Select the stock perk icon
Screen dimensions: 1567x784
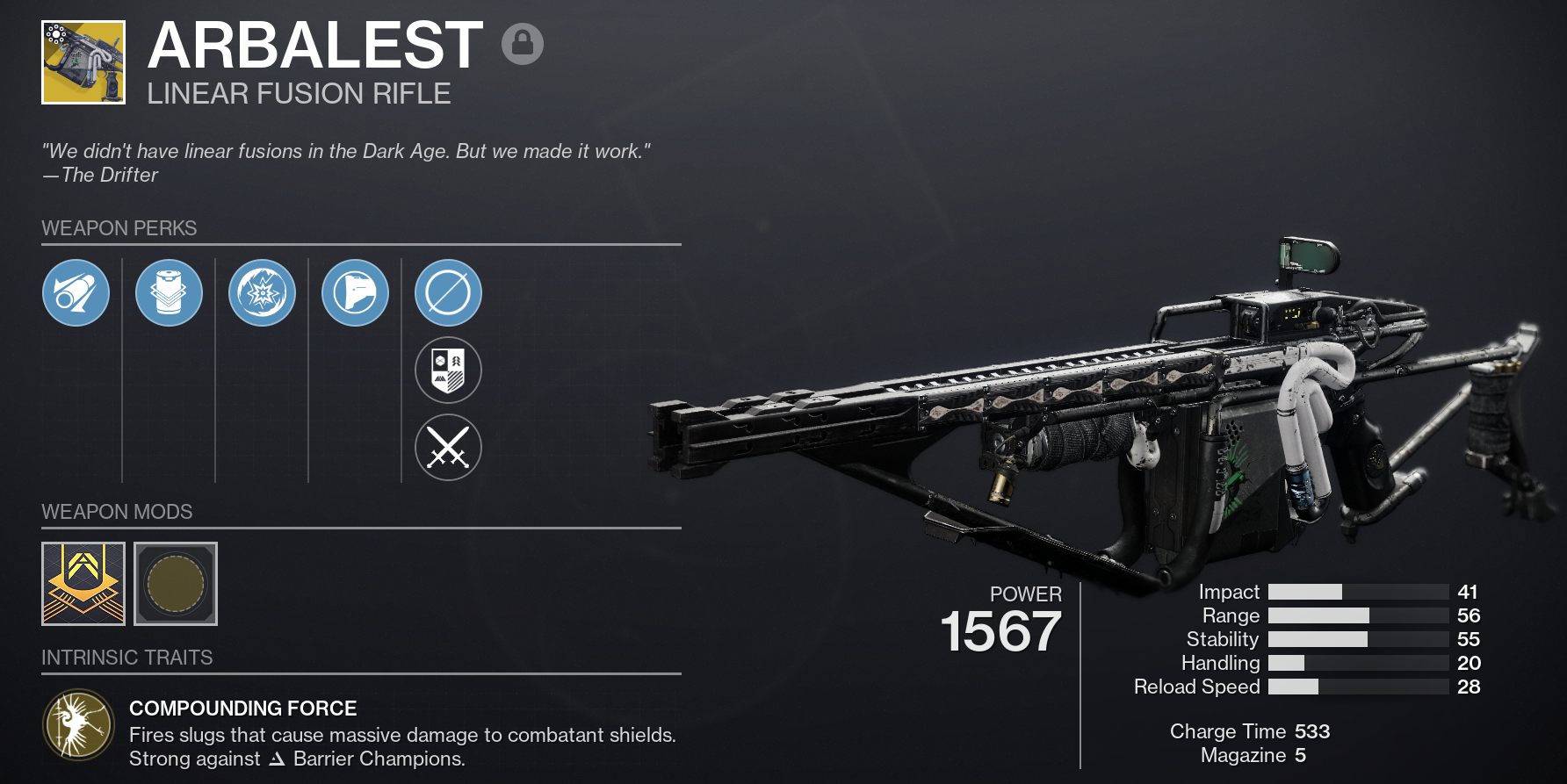(355, 292)
